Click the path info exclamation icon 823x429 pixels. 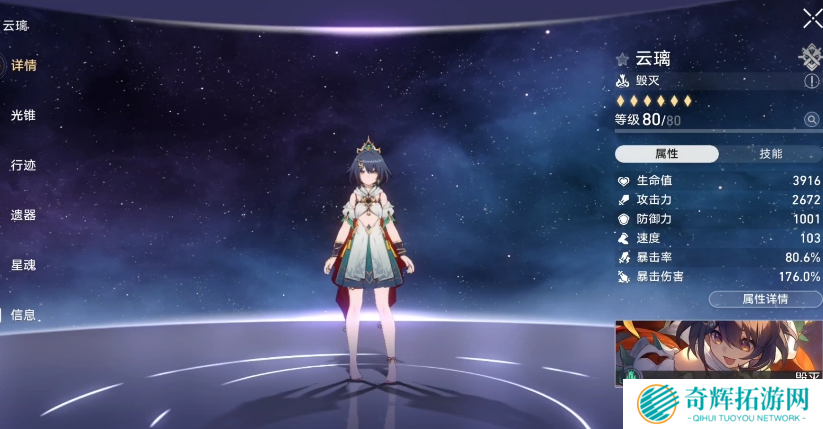tap(811, 81)
